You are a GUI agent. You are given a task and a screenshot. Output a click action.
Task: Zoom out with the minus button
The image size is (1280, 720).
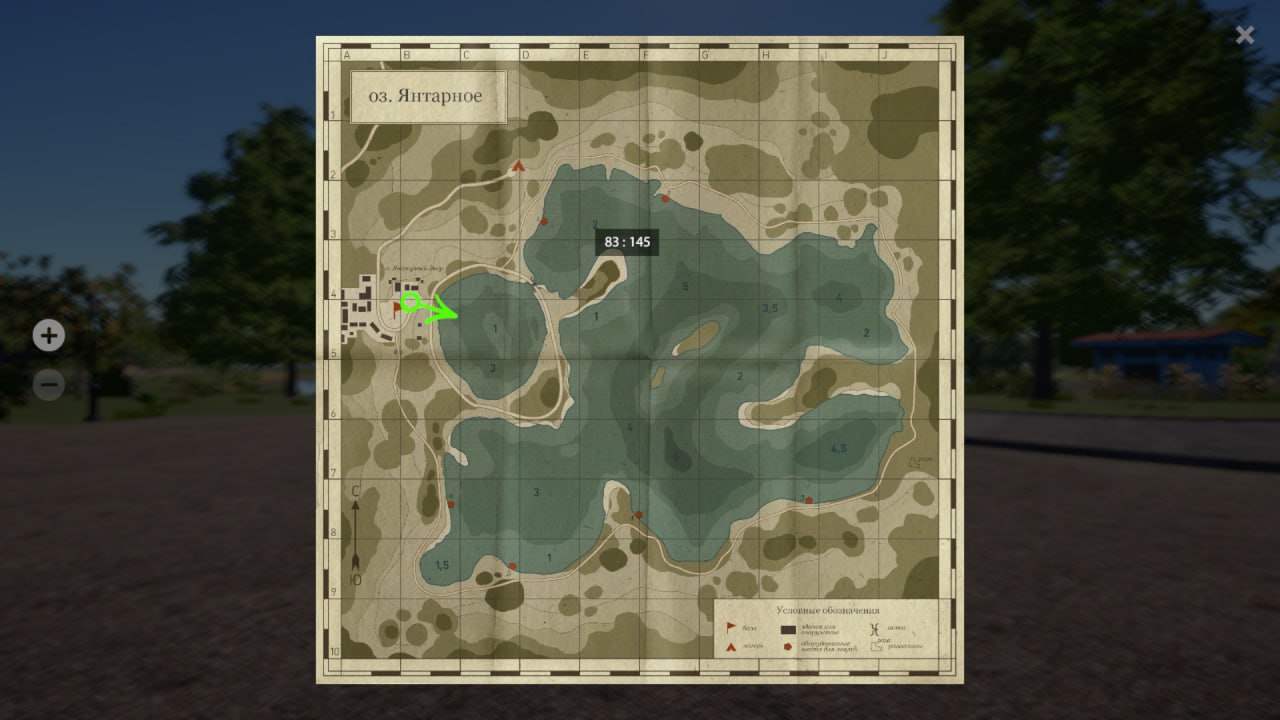[48, 384]
